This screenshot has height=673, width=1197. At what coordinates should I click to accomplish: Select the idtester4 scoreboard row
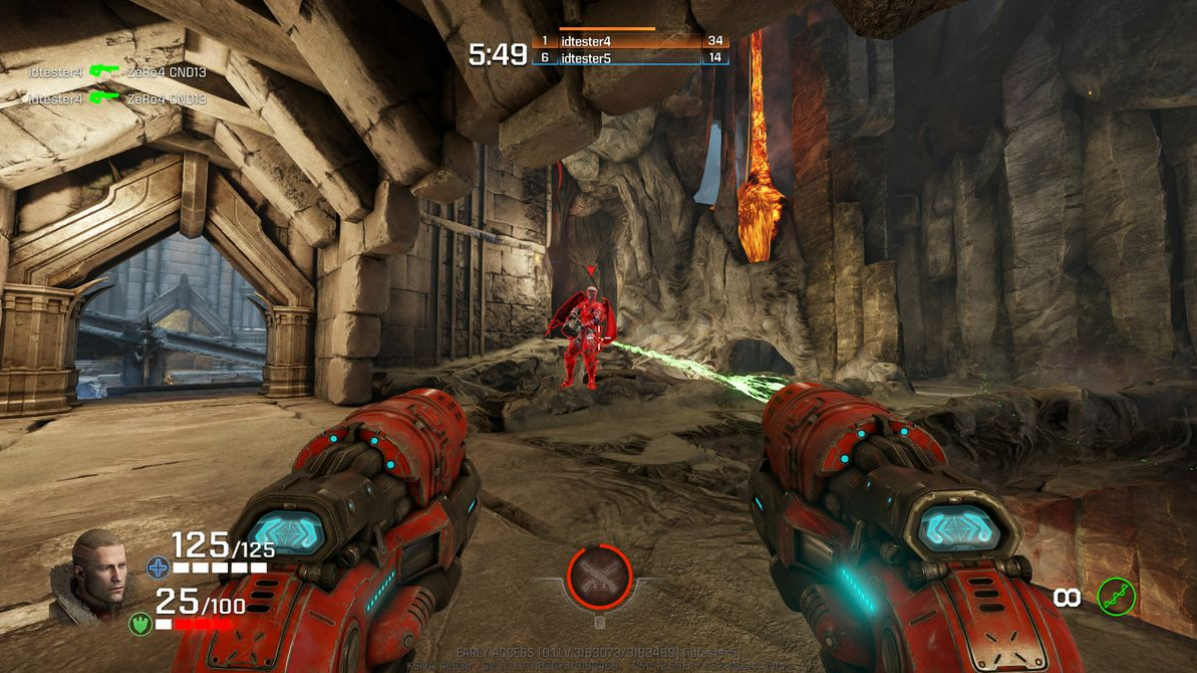(x=630, y=42)
